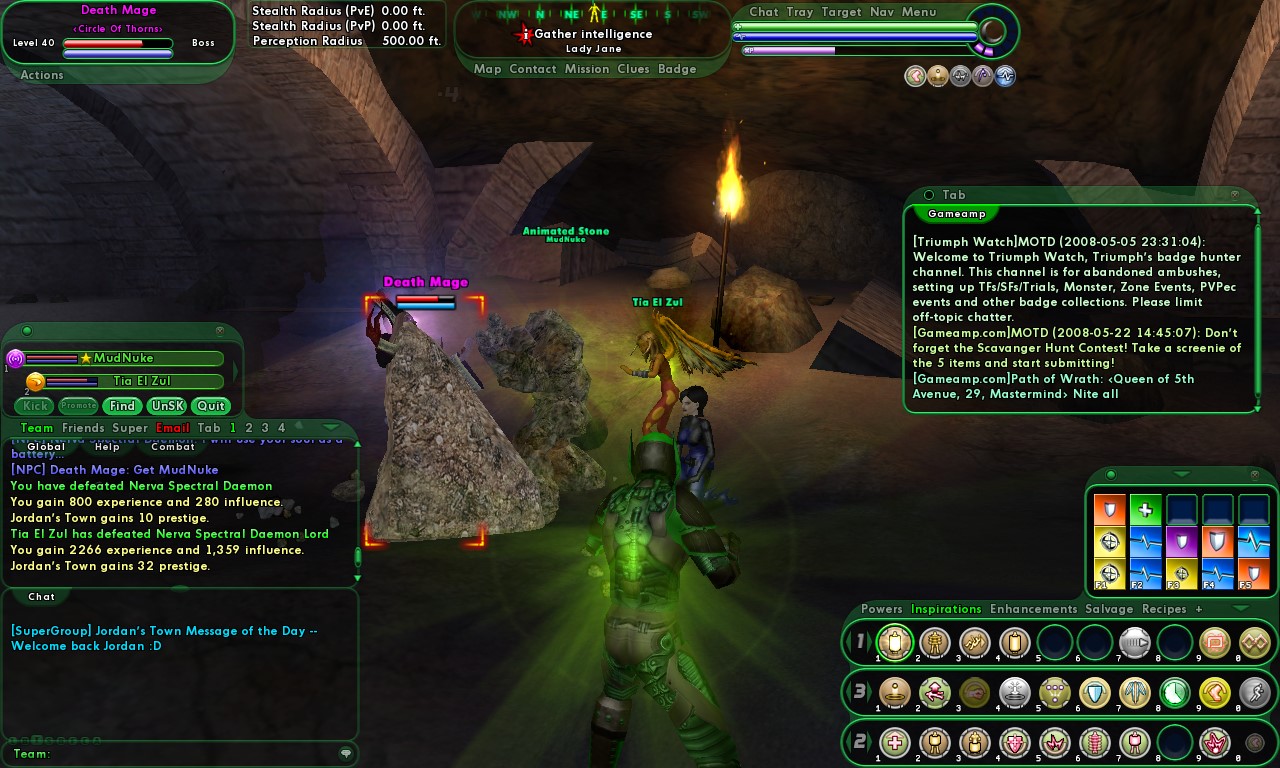The height and width of the screenshot is (768, 1280).
Task: Switch chat to the Email tab
Action: 173,428
